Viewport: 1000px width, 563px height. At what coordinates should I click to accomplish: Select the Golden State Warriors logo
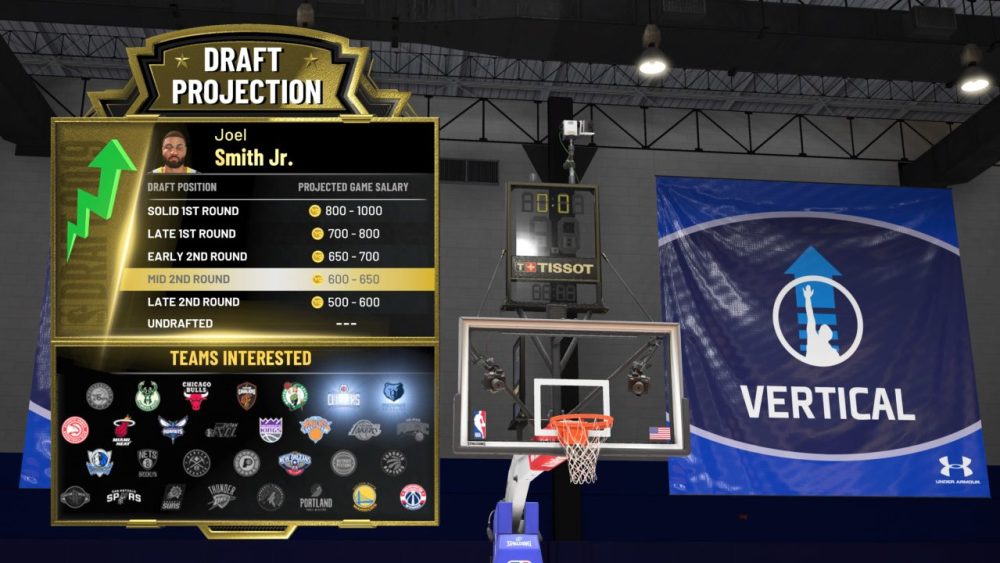click(x=365, y=497)
